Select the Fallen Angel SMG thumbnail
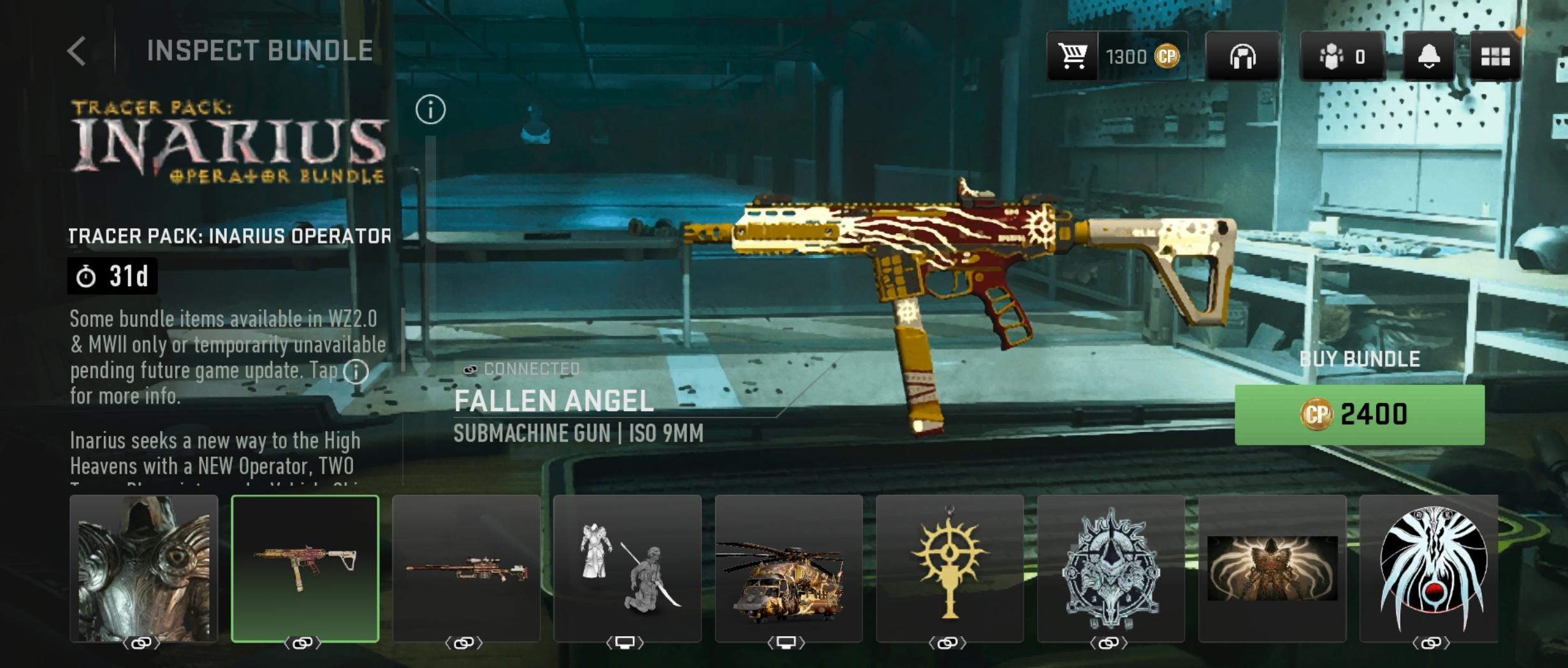Image resolution: width=1568 pixels, height=668 pixels. click(305, 569)
